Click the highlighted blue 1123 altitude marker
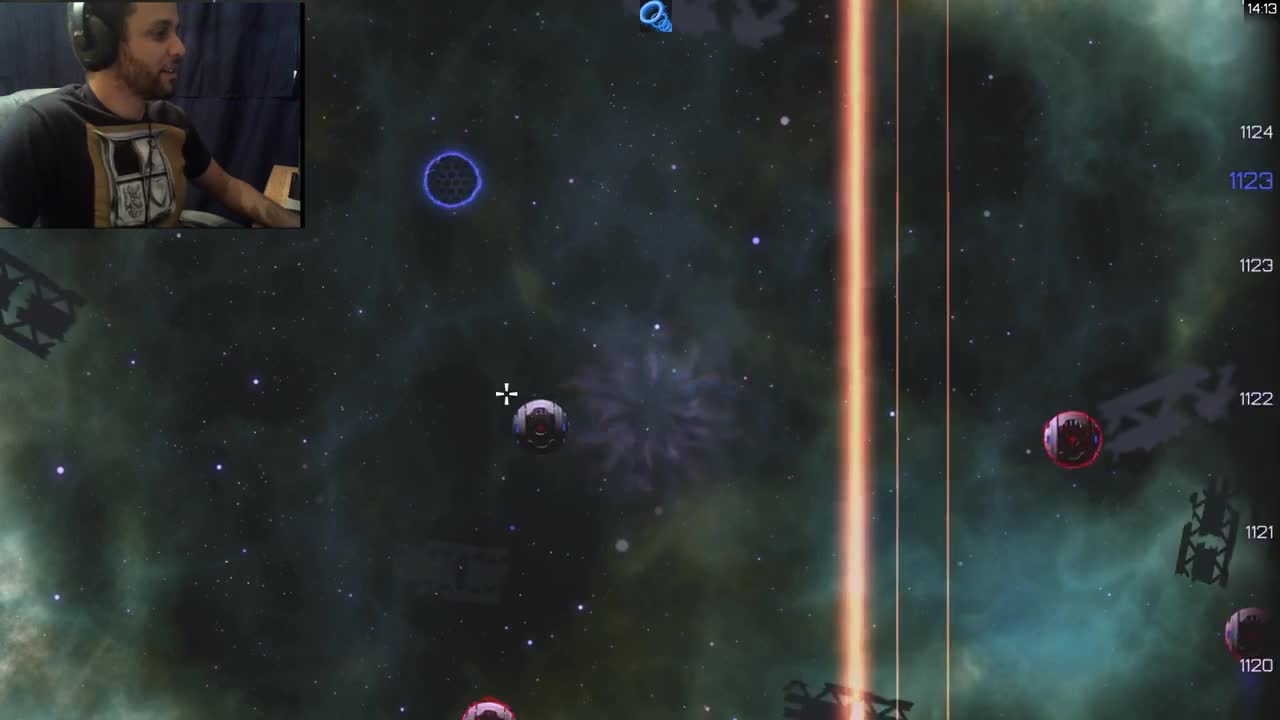 point(1251,181)
